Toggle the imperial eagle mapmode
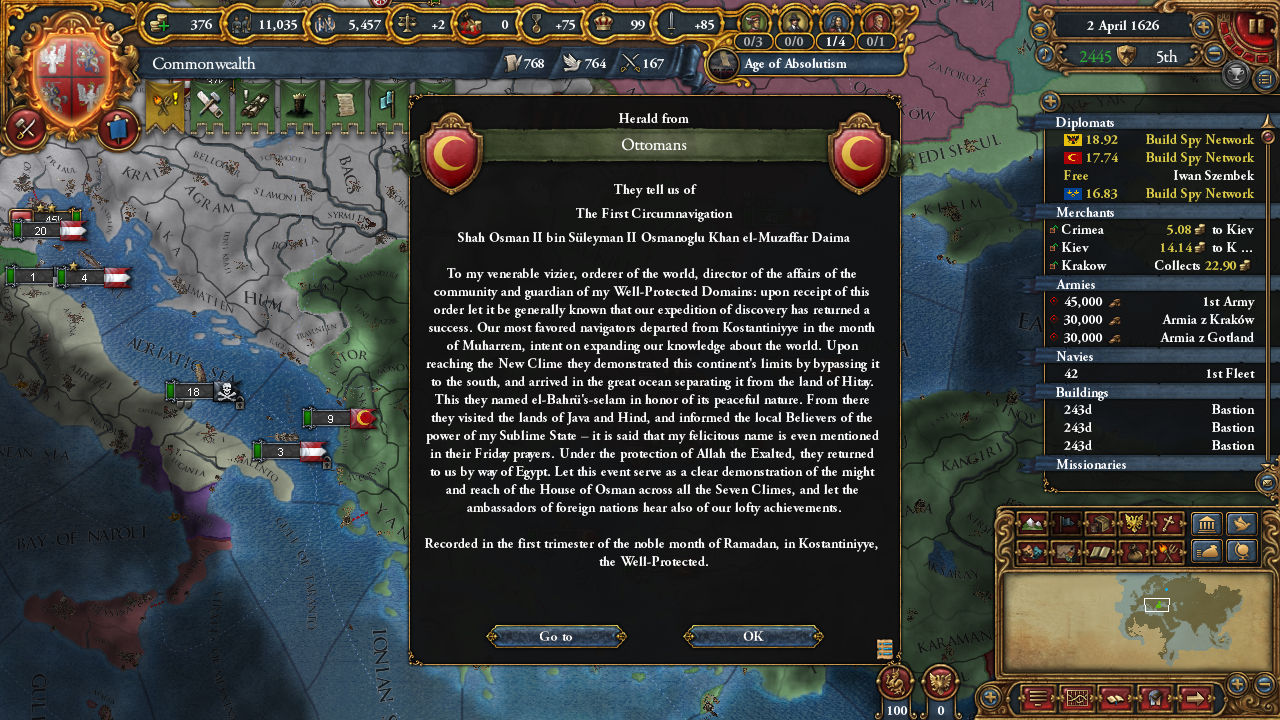Image resolution: width=1280 pixels, height=720 pixels. (1133, 524)
